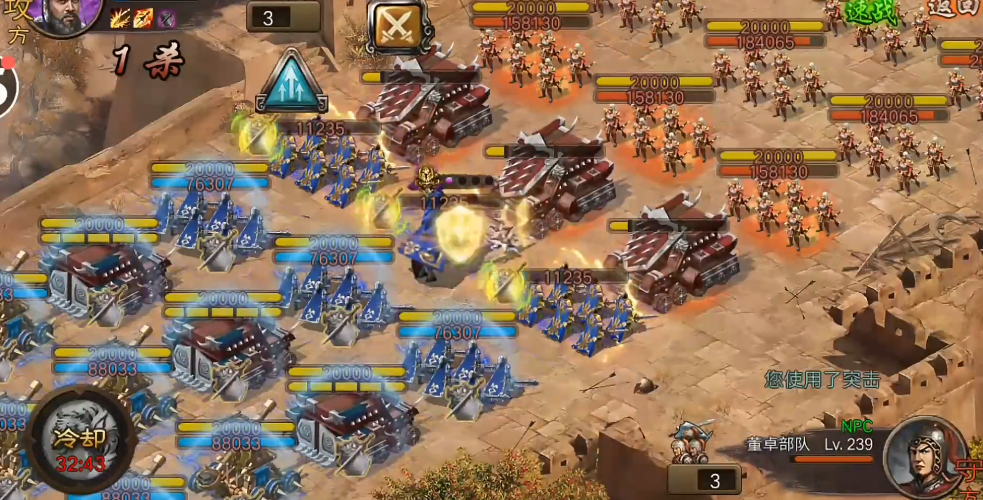Tap the crossed swords battle button
983x500 pixels.
tap(397, 26)
